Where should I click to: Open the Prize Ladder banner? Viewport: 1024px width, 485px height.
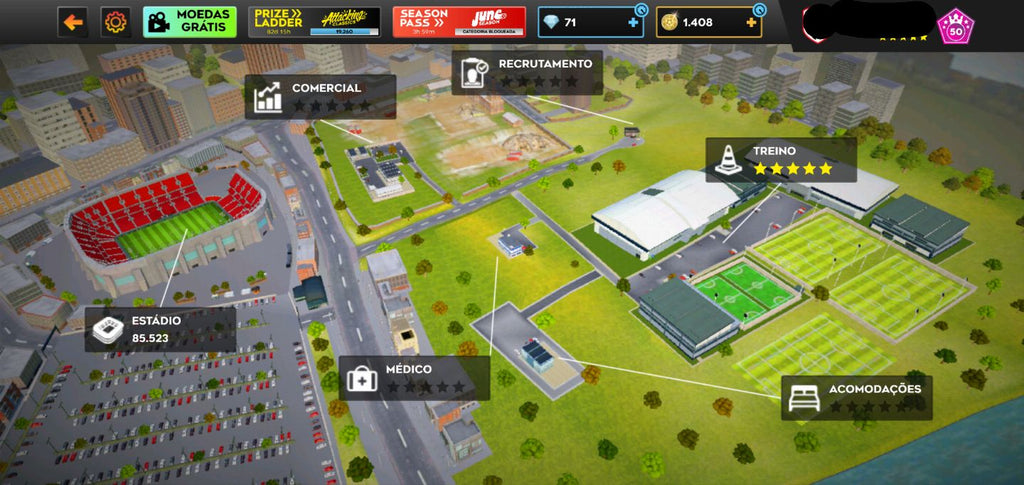(314, 22)
